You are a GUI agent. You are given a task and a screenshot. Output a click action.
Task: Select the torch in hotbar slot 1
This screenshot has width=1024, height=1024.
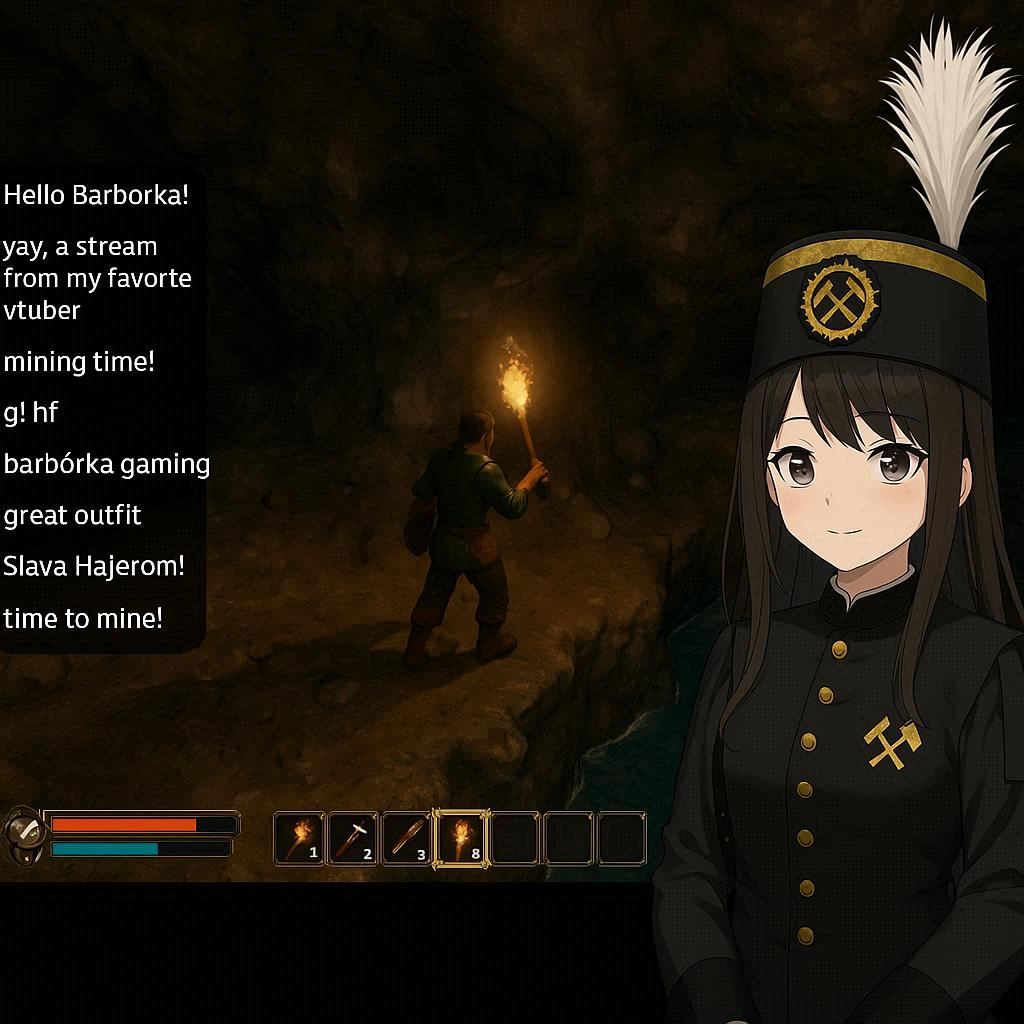299,838
